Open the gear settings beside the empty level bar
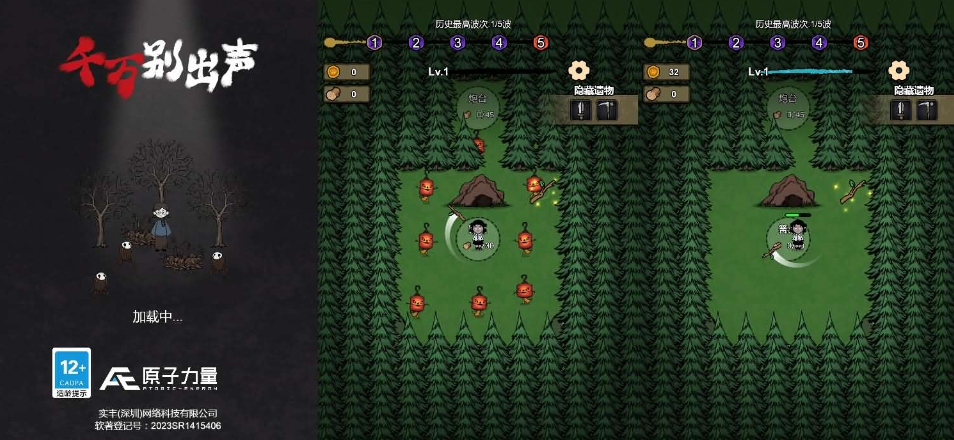Screen dimensions: 954x440 click(578, 70)
